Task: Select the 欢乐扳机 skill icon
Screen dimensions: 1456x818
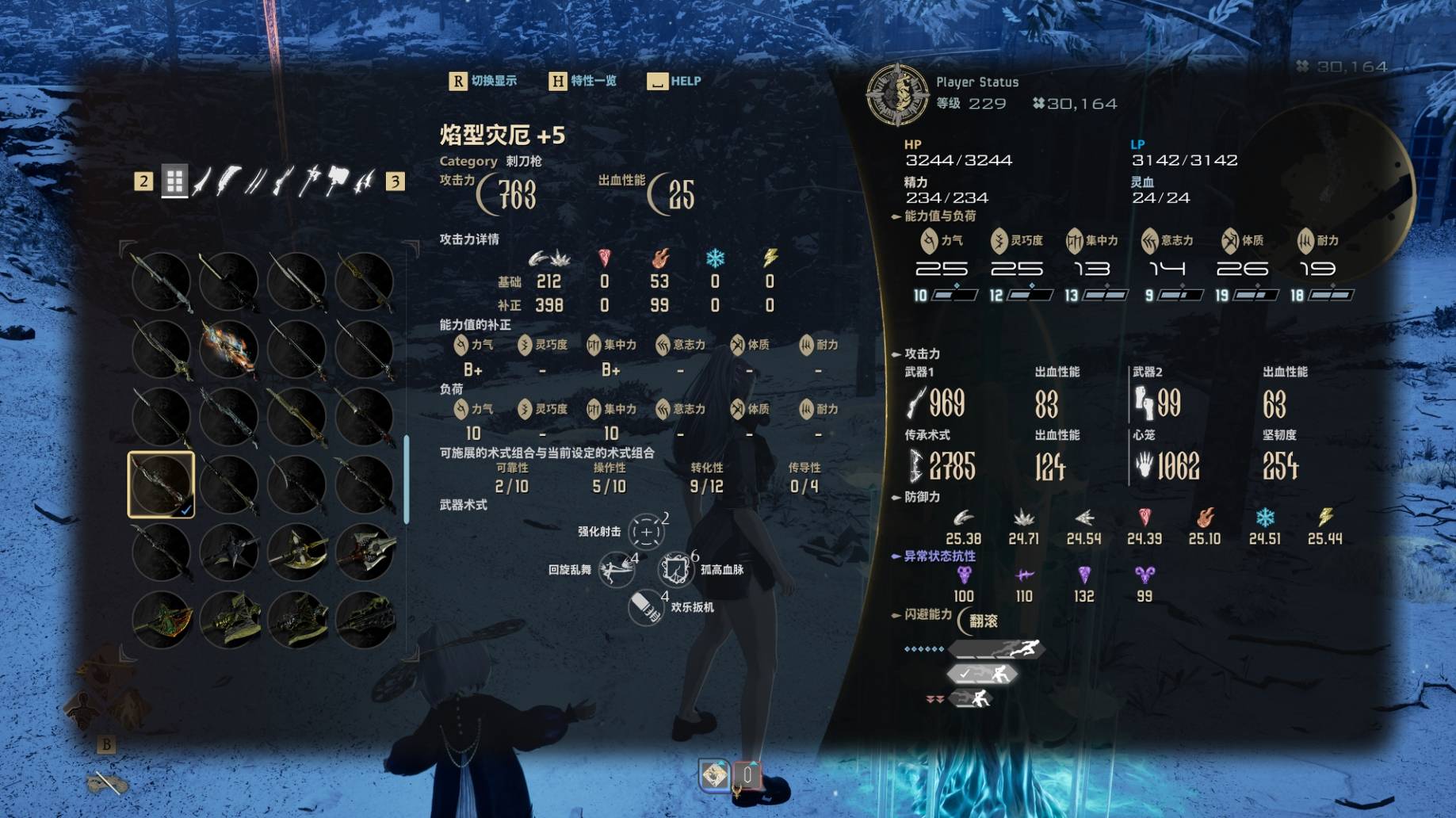Action: pos(645,607)
